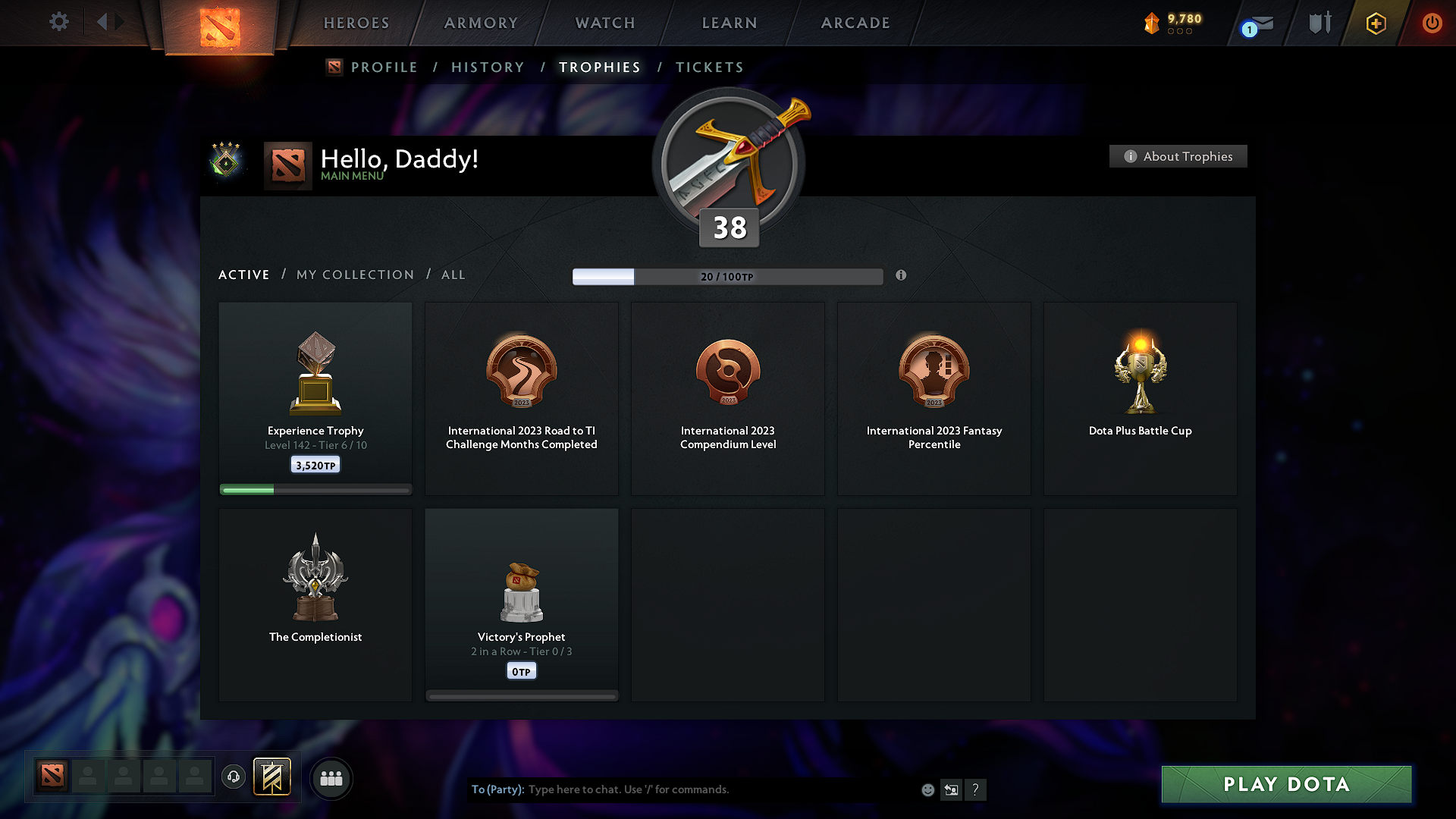Screen dimensions: 1456x819
Task: Open the settings gear icon
Action: (59, 22)
